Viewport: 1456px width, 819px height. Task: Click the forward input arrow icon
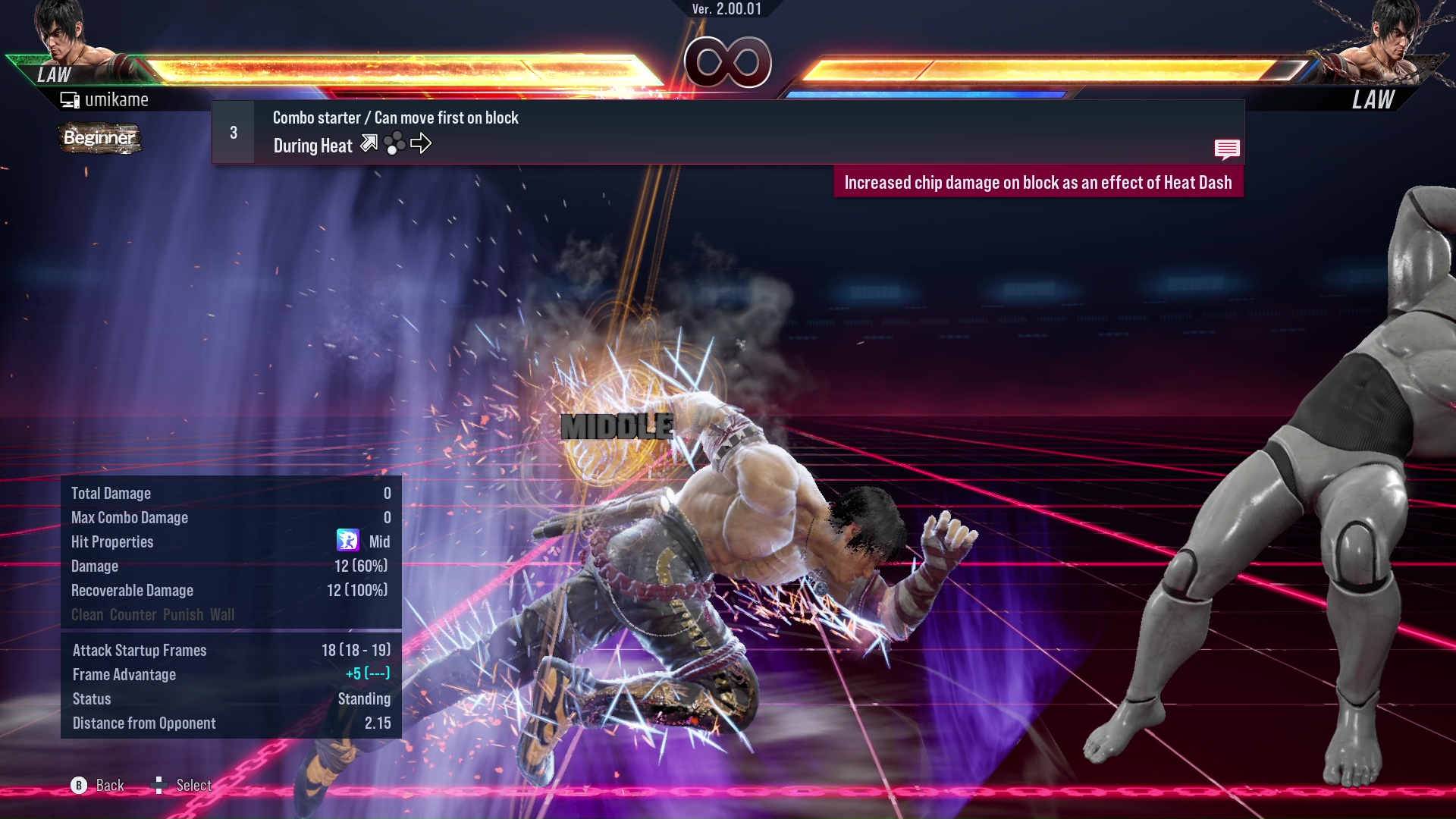[422, 143]
